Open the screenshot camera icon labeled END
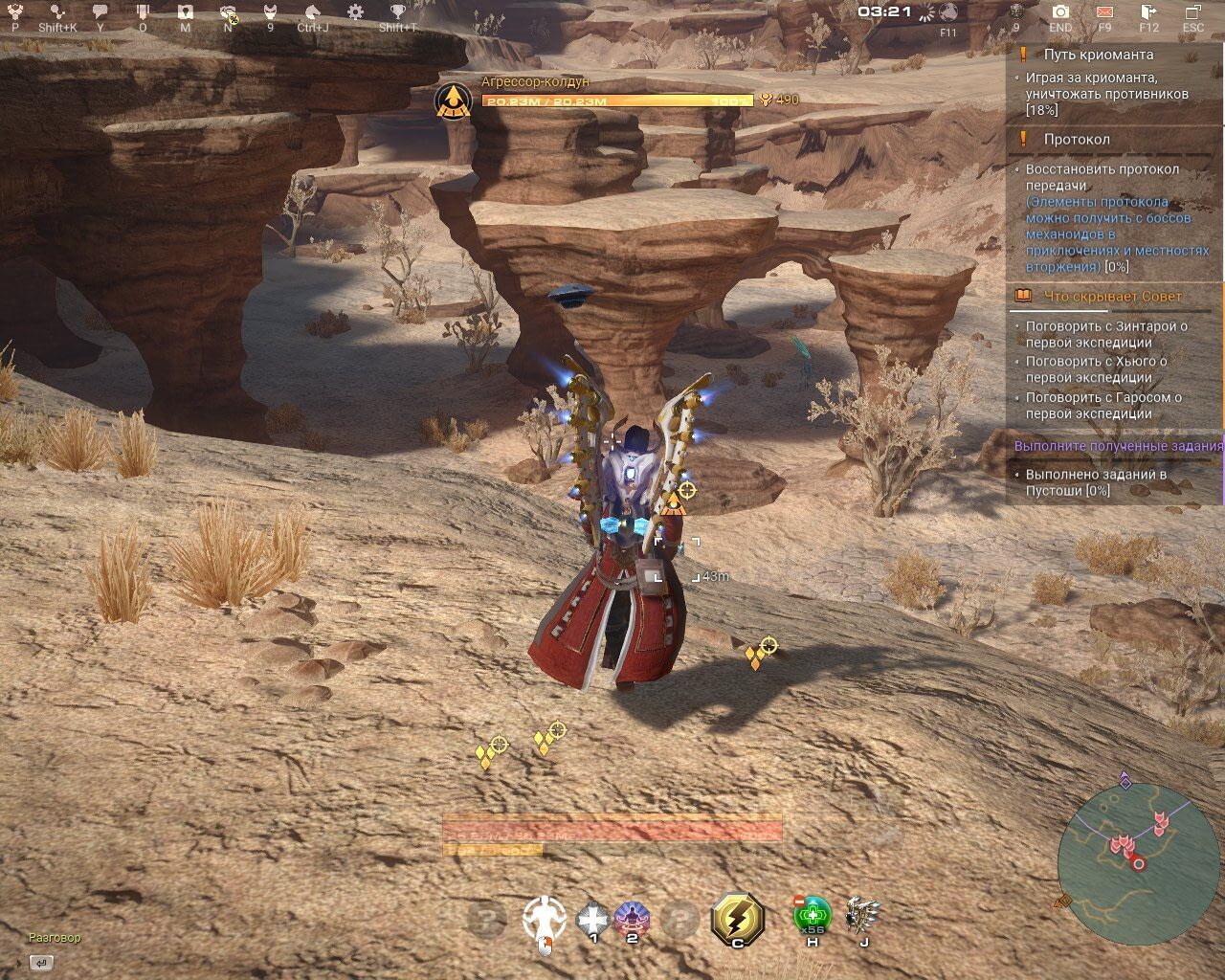1225x980 pixels. [1060, 12]
